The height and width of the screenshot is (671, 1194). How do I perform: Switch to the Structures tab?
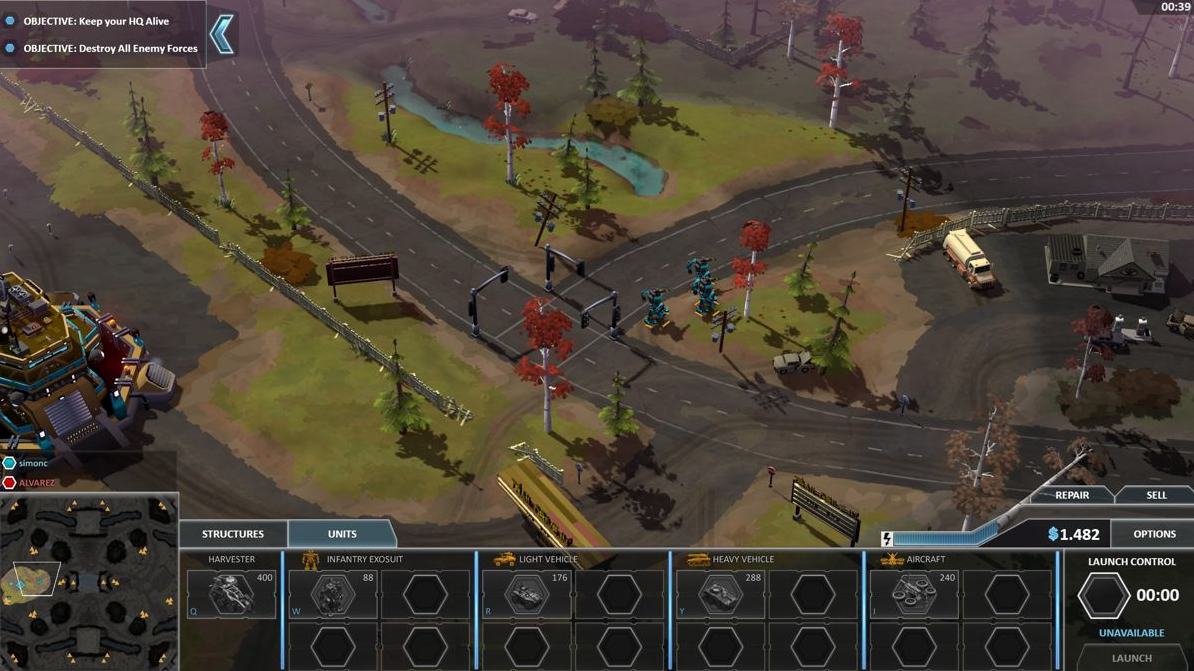(233, 534)
